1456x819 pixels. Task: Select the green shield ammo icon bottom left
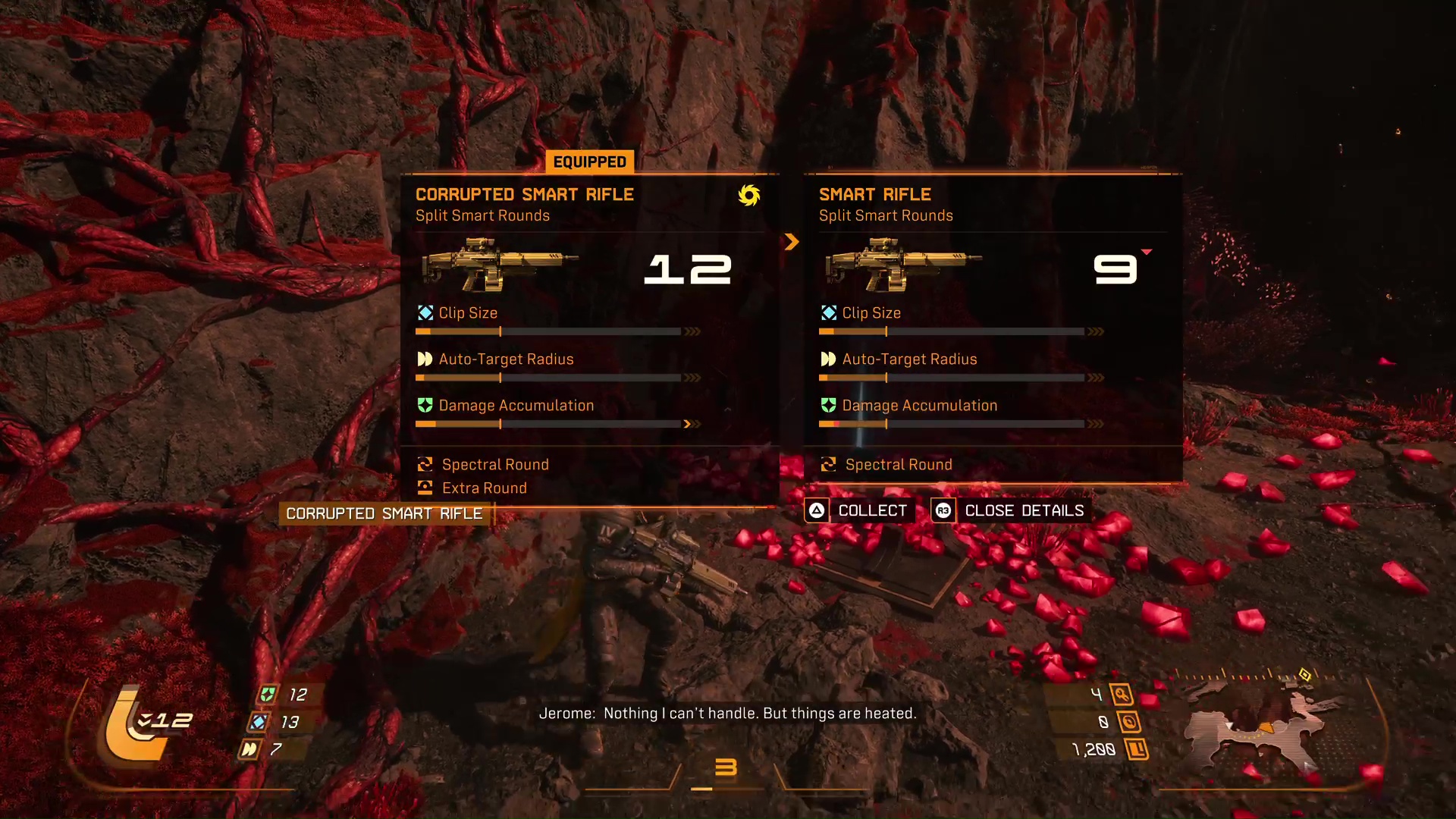(x=267, y=693)
